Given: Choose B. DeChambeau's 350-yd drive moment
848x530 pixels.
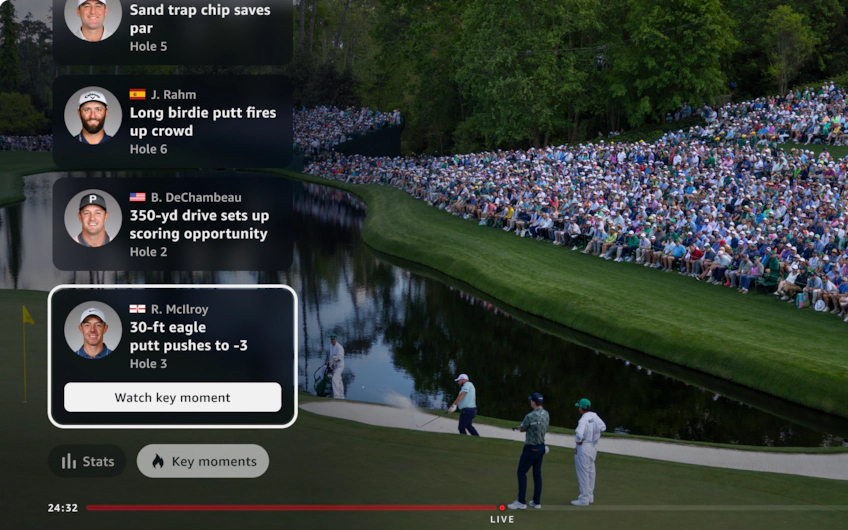Looking at the screenshot, I should 173,224.
